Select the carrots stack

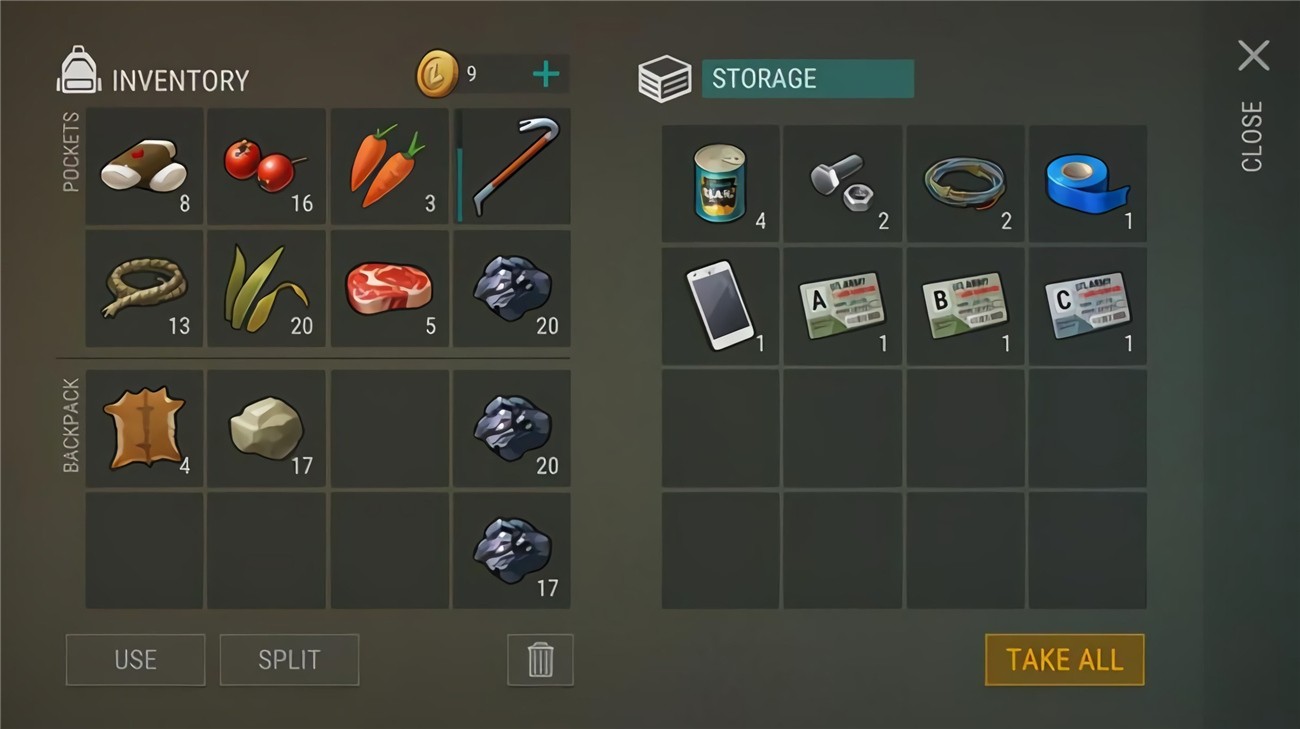(x=389, y=165)
